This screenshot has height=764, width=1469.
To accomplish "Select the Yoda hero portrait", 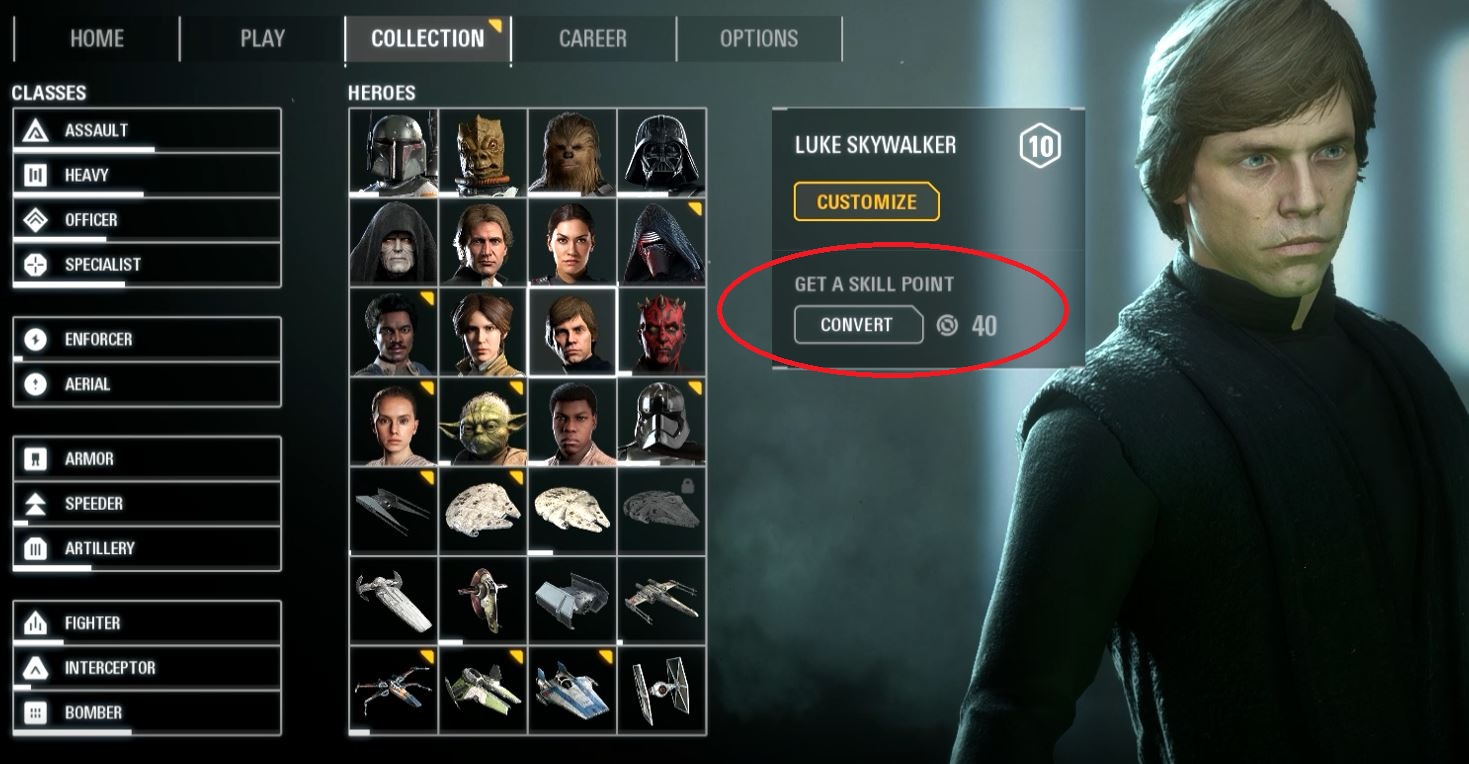I will pyautogui.click(x=483, y=421).
